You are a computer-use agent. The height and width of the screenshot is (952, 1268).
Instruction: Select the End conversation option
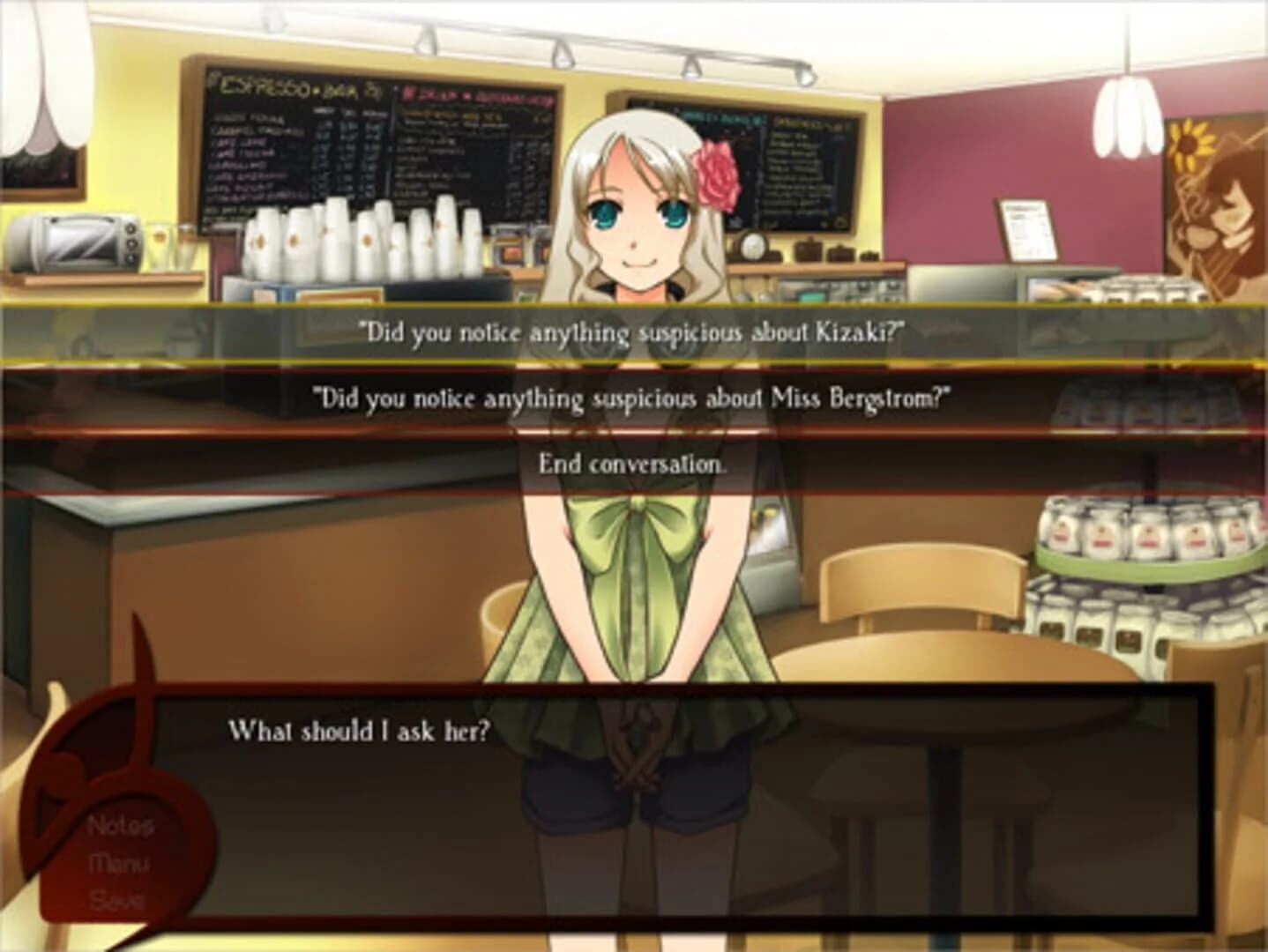632,464
